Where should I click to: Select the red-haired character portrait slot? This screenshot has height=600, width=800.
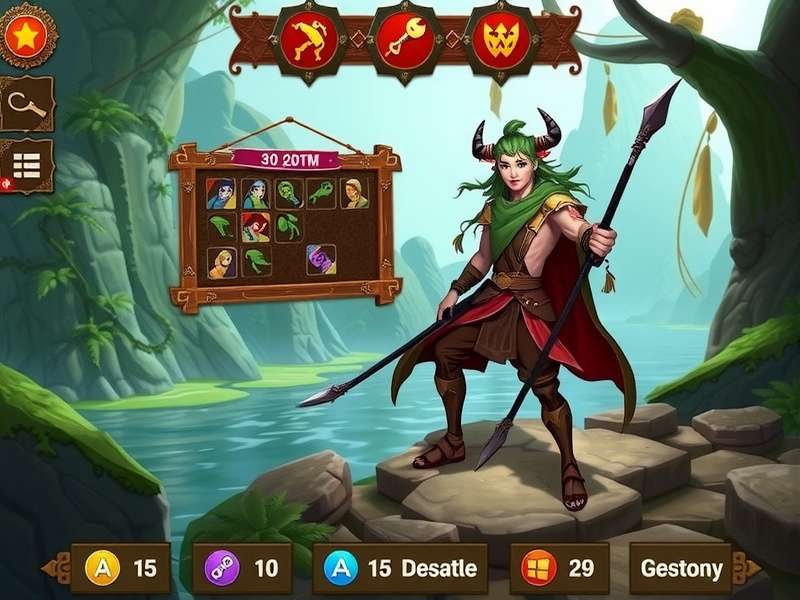[255, 227]
